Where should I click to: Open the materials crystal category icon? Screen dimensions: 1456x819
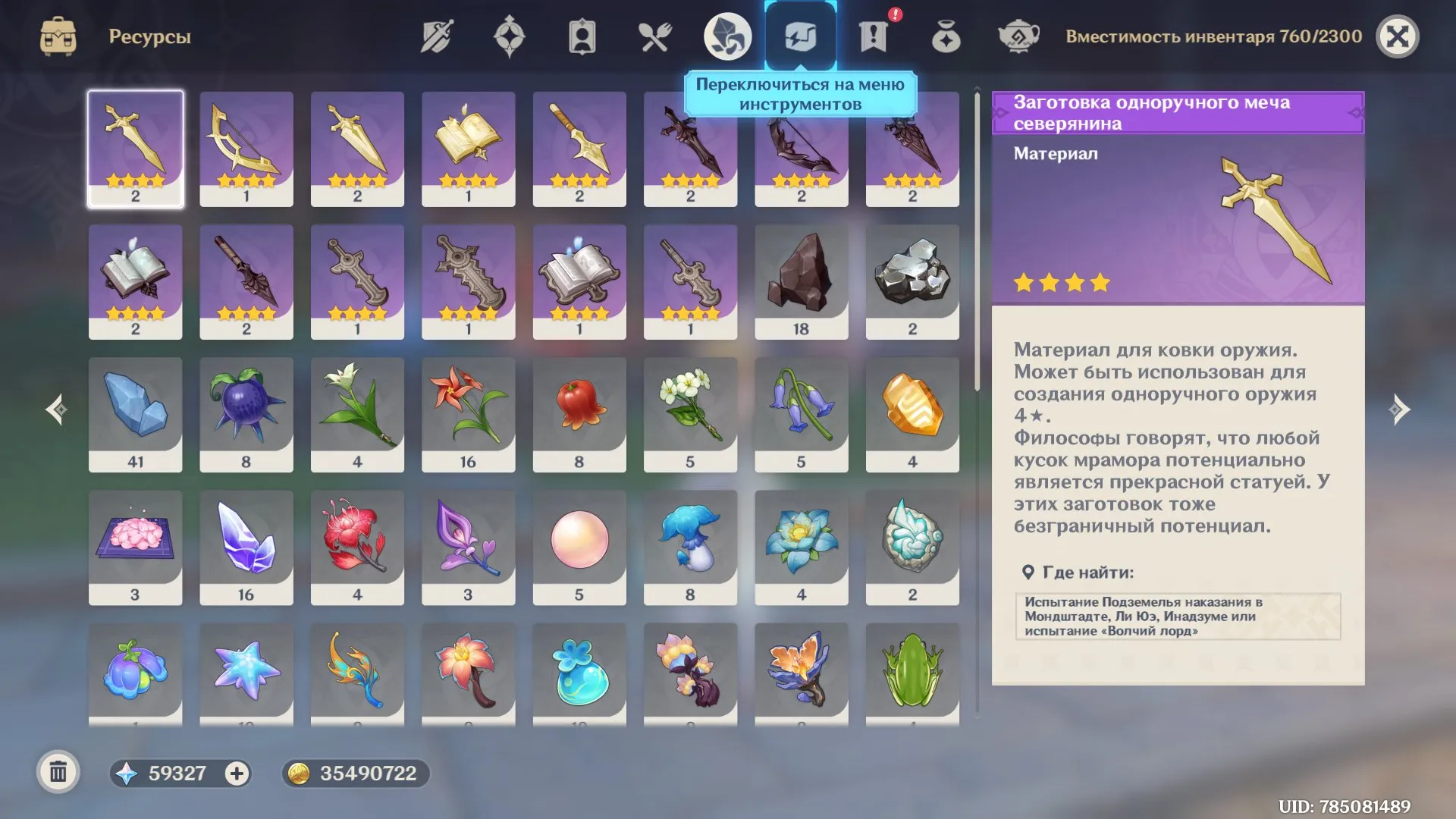coord(728,35)
